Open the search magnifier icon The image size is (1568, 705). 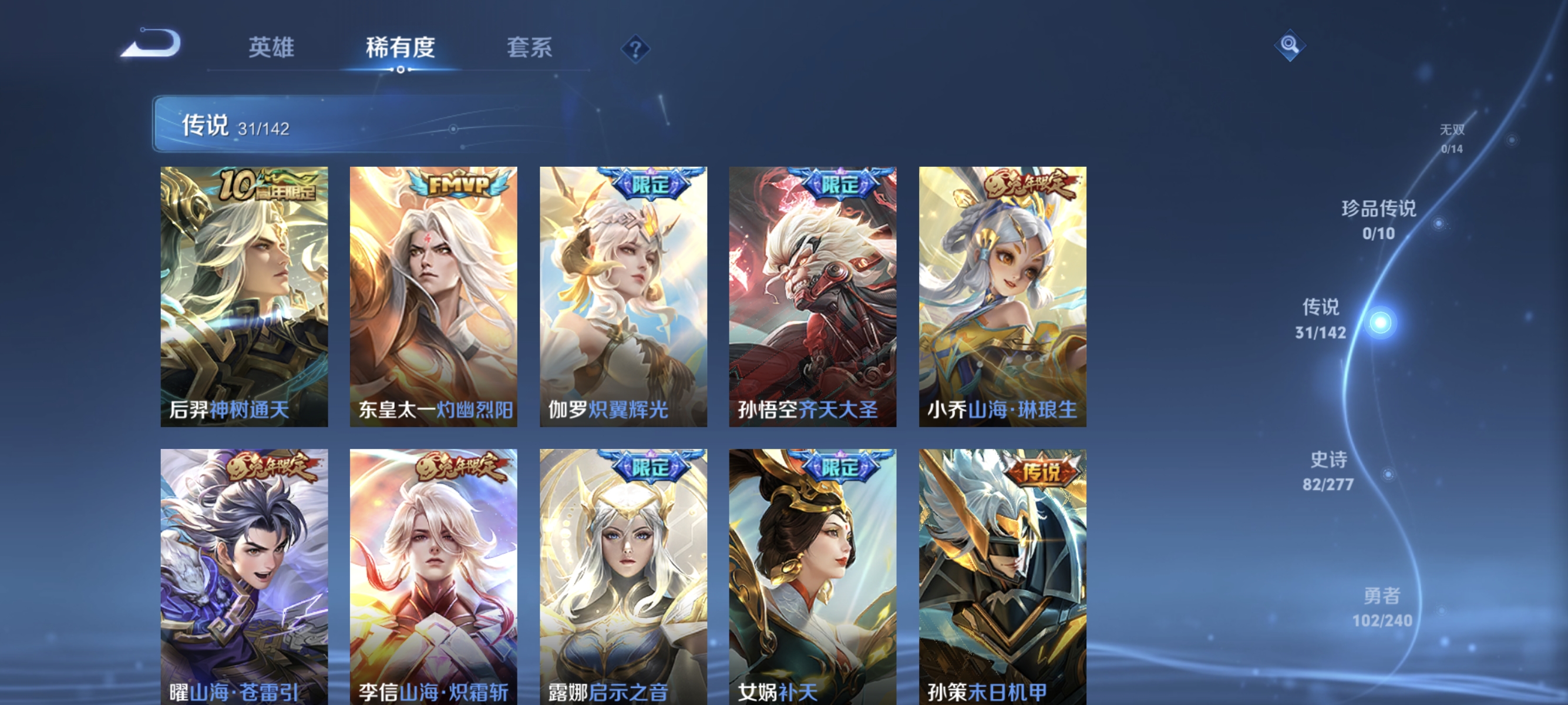click(x=1291, y=44)
